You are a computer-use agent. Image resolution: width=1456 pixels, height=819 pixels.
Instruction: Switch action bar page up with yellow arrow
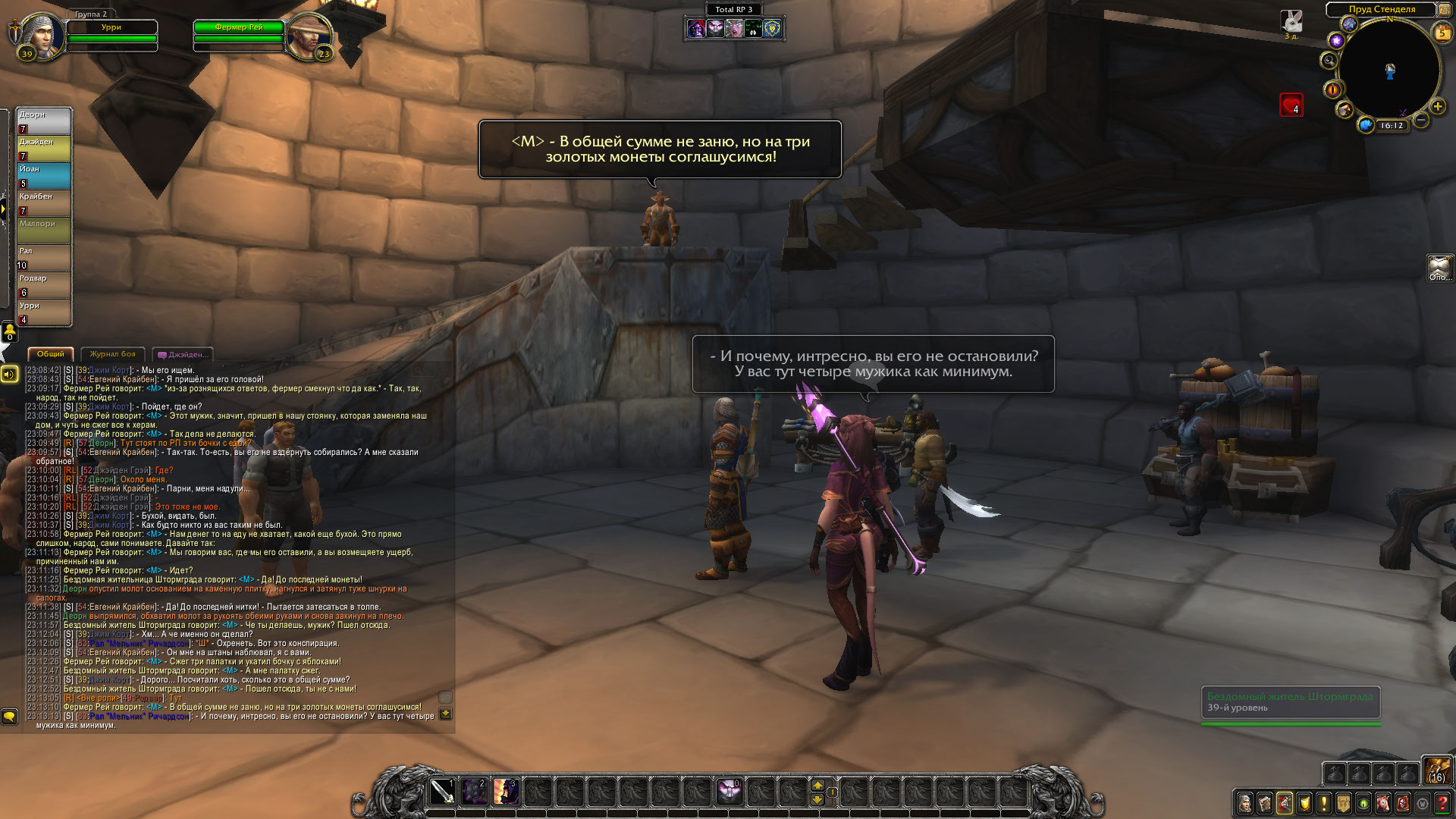(x=817, y=785)
